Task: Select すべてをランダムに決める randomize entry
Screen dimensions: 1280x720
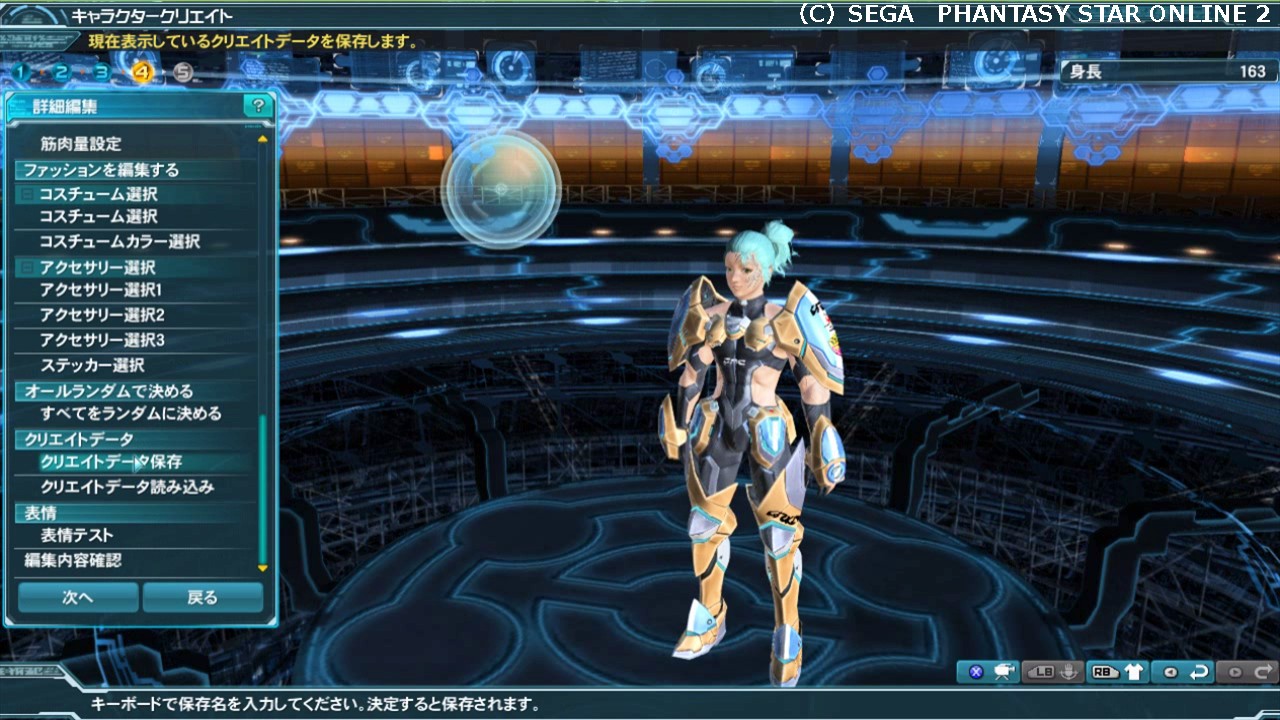Action: point(130,413)
